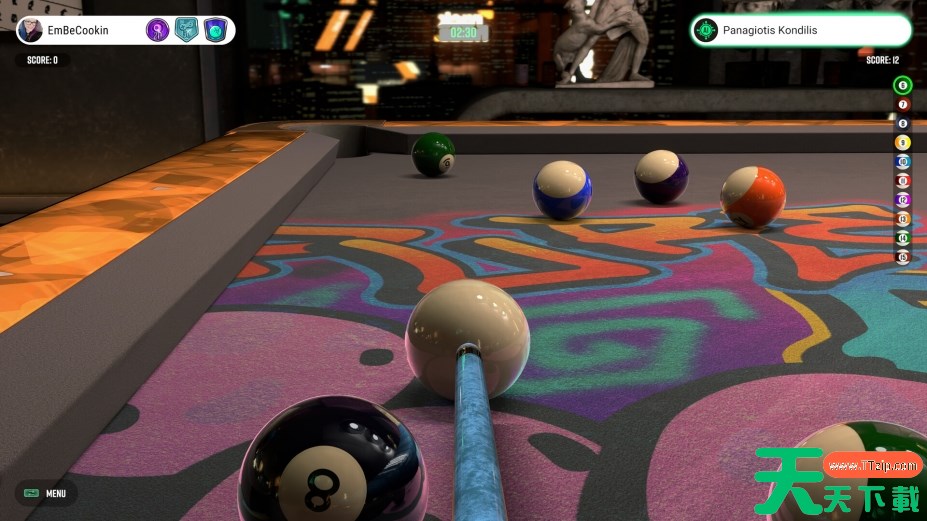This screenshot has width=927, height=521.
Task: Select the teal shield badge icon
Action: [x=186, y=30]
